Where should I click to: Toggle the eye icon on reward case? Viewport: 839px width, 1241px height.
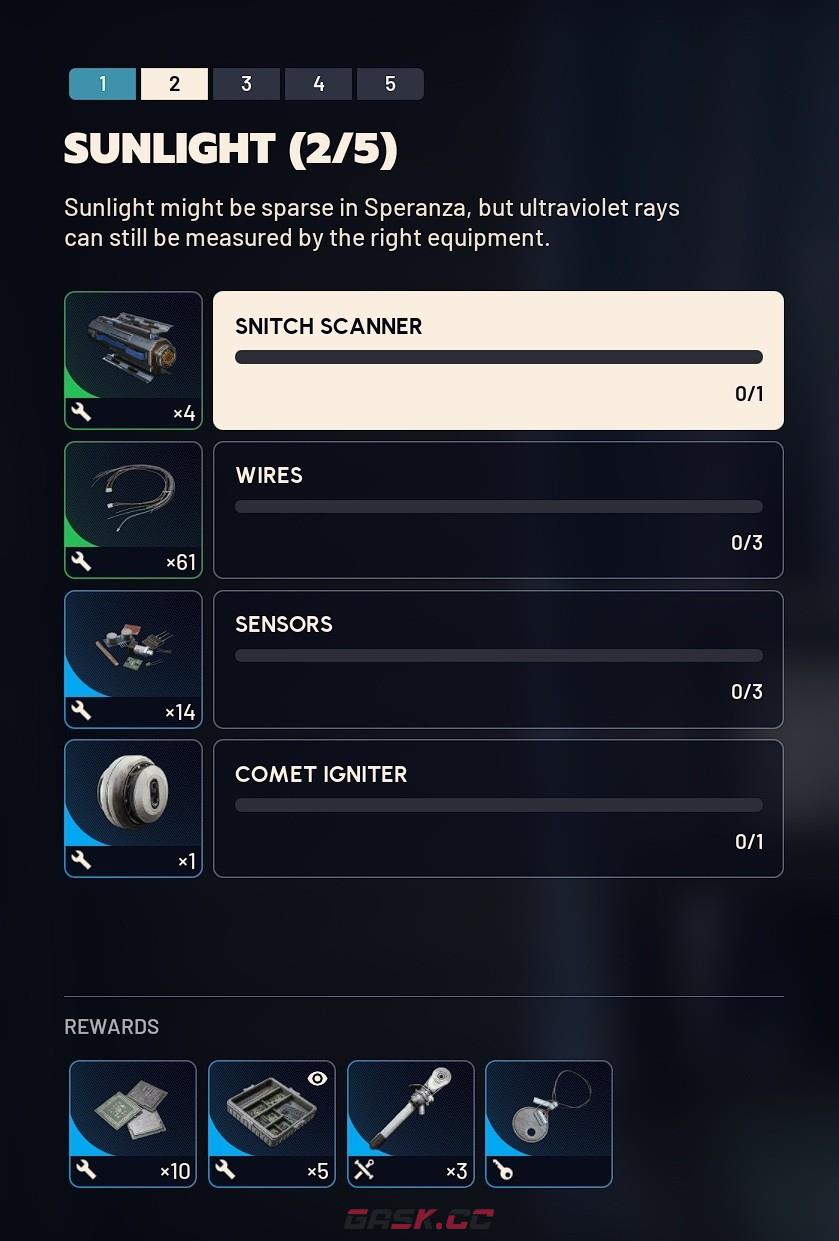(x=317, y=1078)
